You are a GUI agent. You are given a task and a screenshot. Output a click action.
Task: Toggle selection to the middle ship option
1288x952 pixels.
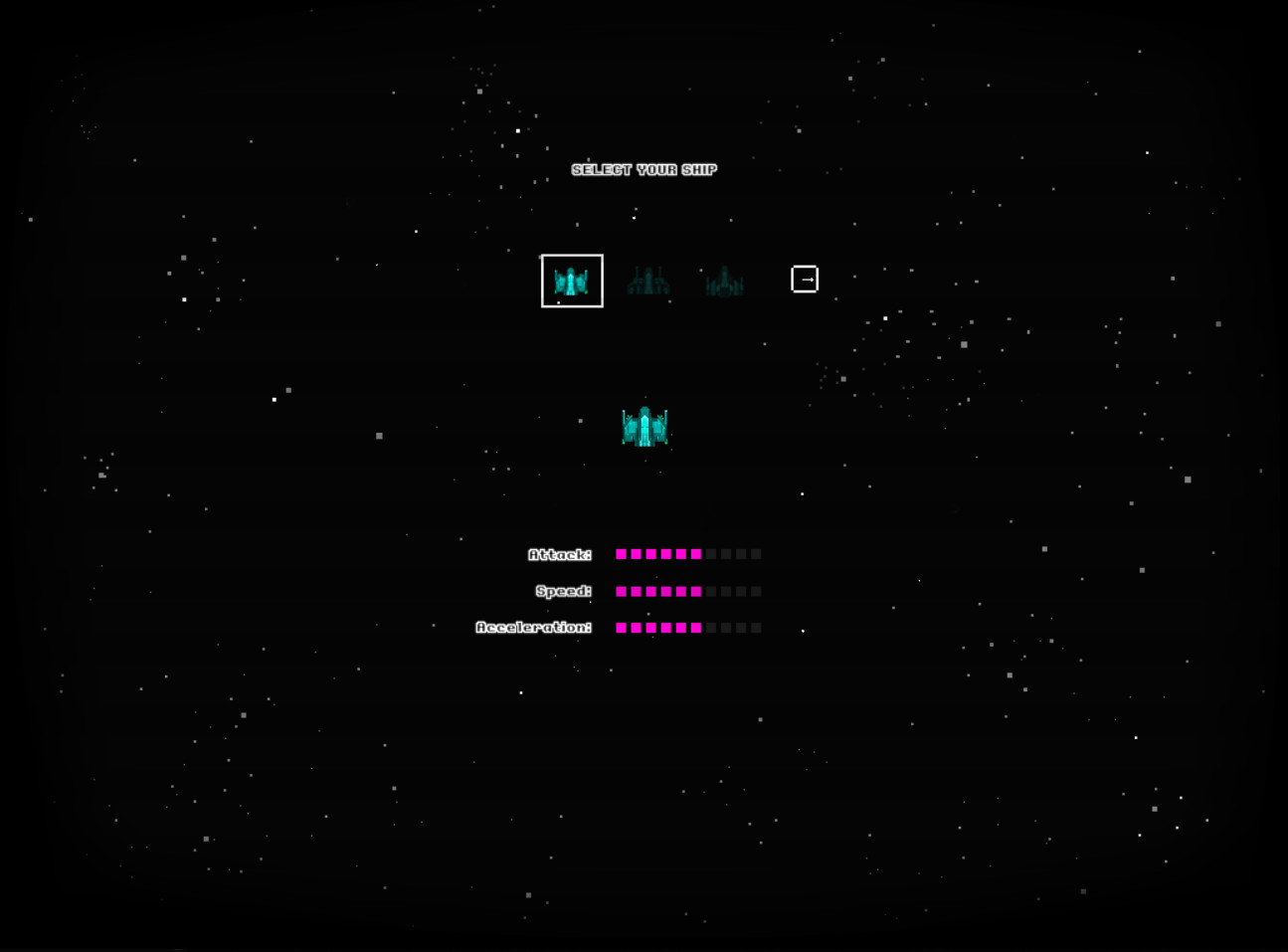coord(648,280)
